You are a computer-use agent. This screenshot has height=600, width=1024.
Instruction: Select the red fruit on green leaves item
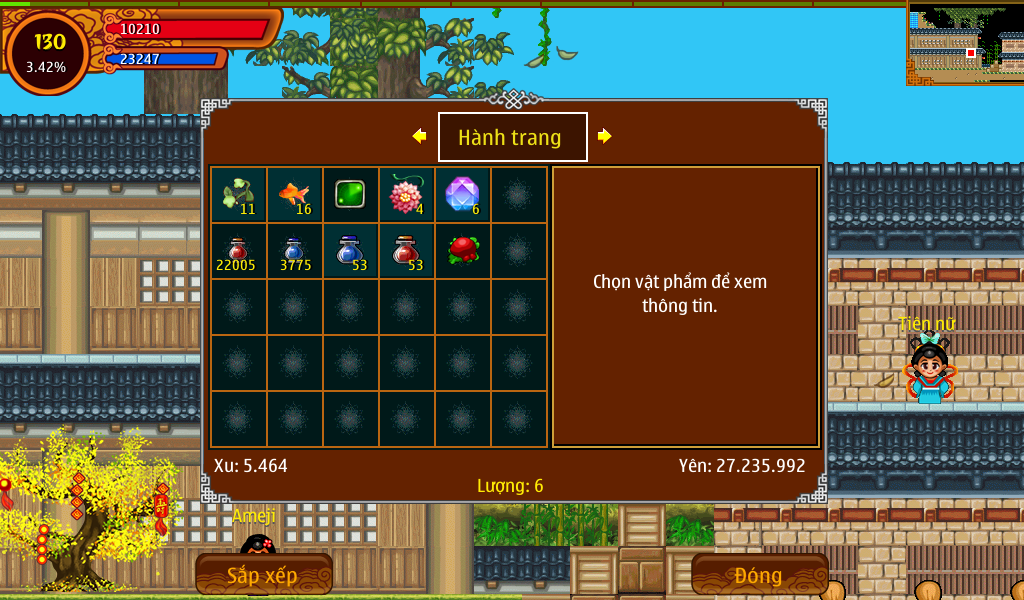tap(462, 251)
